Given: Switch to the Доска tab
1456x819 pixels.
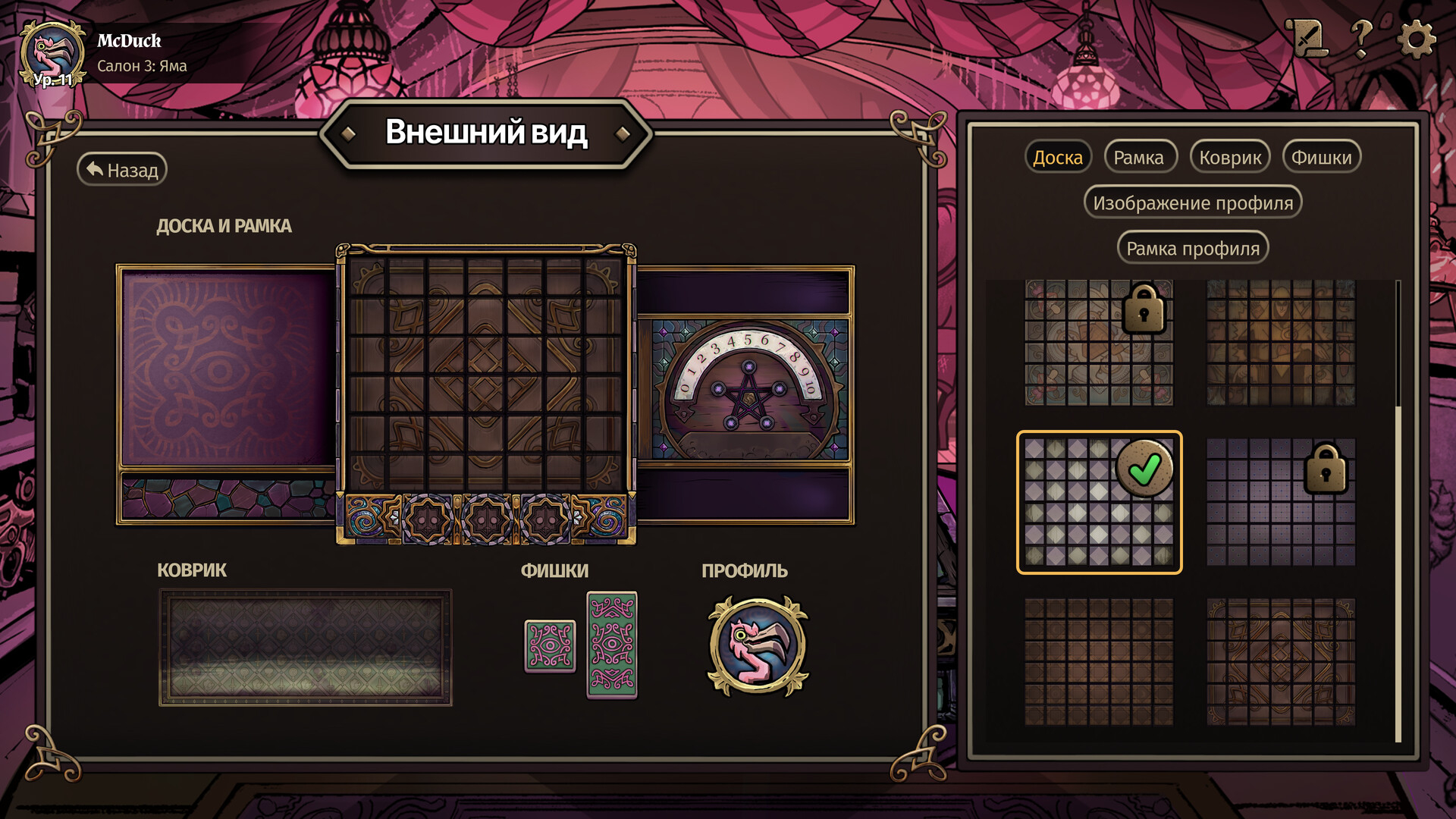Looking at the screenshot, I should [1058, 158].
